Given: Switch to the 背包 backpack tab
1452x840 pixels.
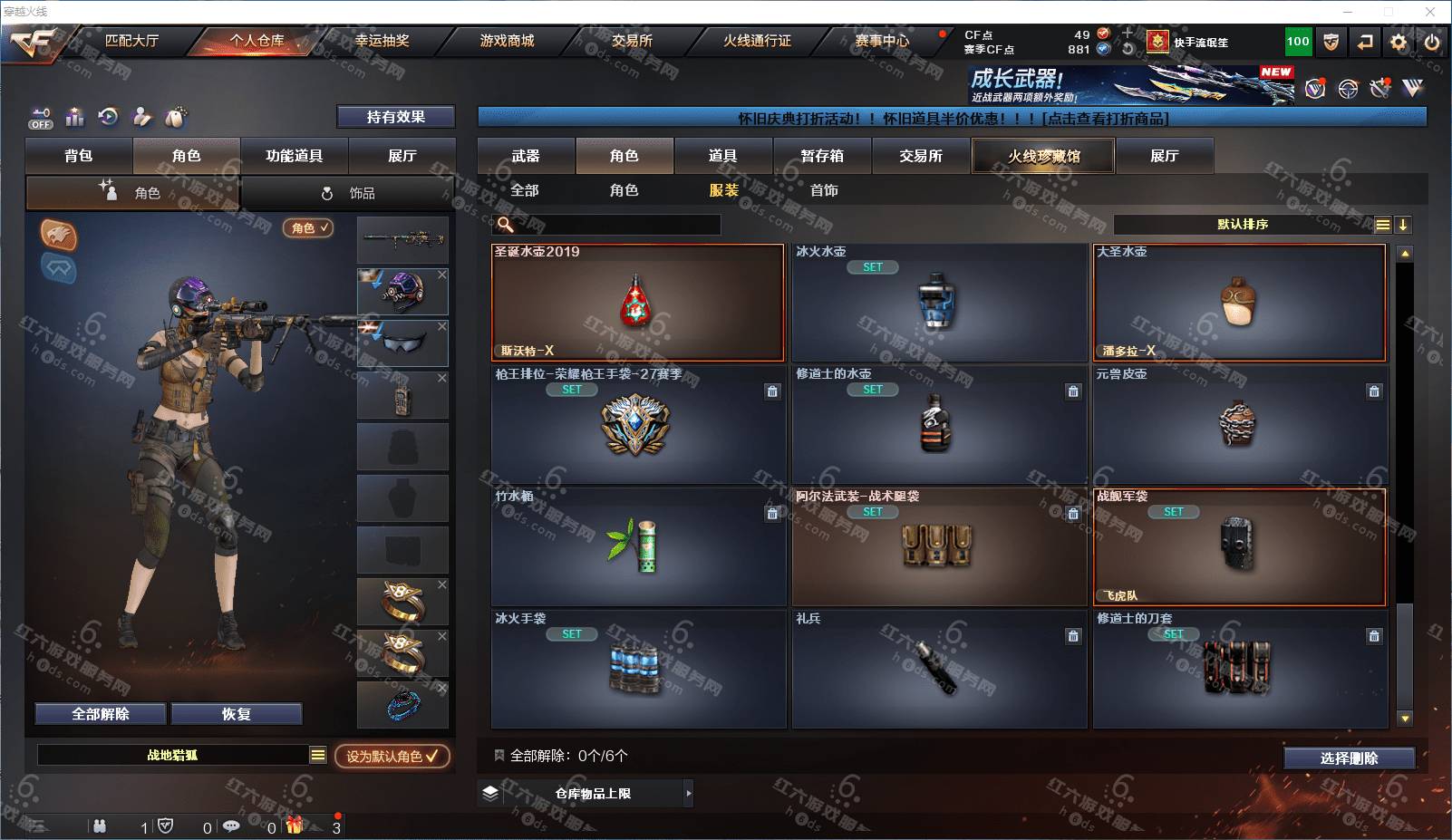Looking at the screenshot, I should pos(79,156).
